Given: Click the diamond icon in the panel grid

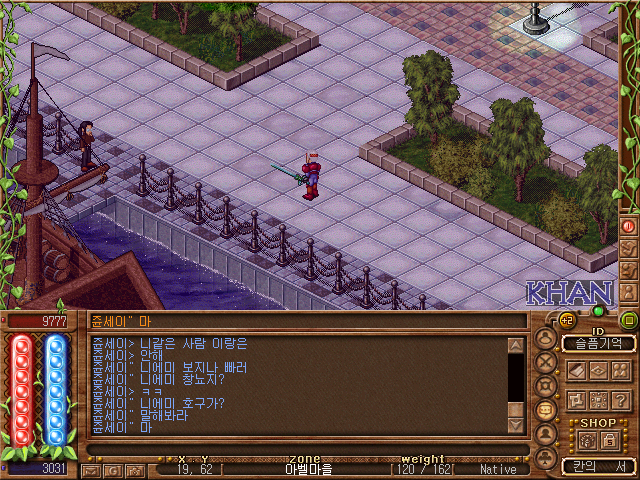Looking at the screenshot, I should (601, 371).
